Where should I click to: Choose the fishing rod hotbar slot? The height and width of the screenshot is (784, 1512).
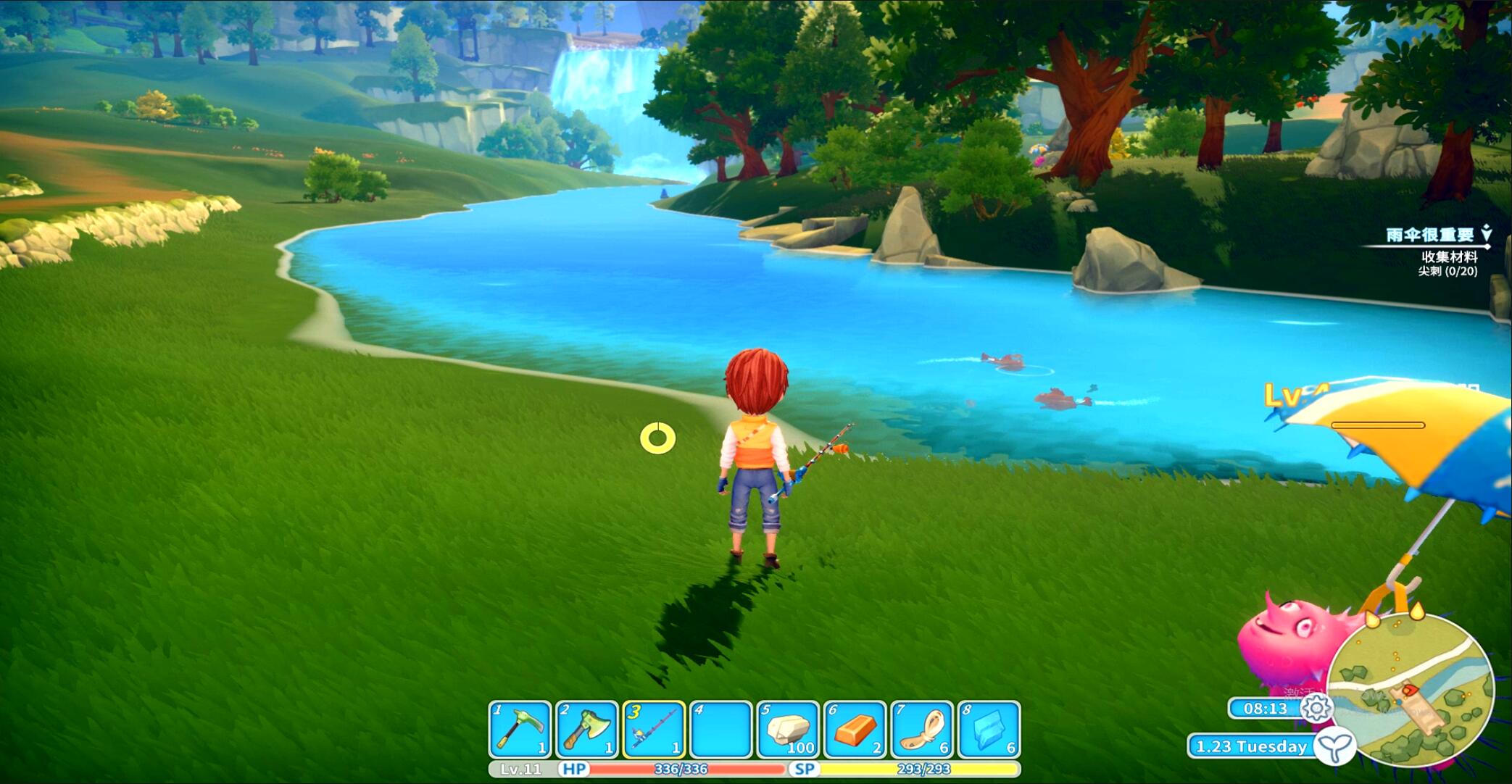[654, 729]
